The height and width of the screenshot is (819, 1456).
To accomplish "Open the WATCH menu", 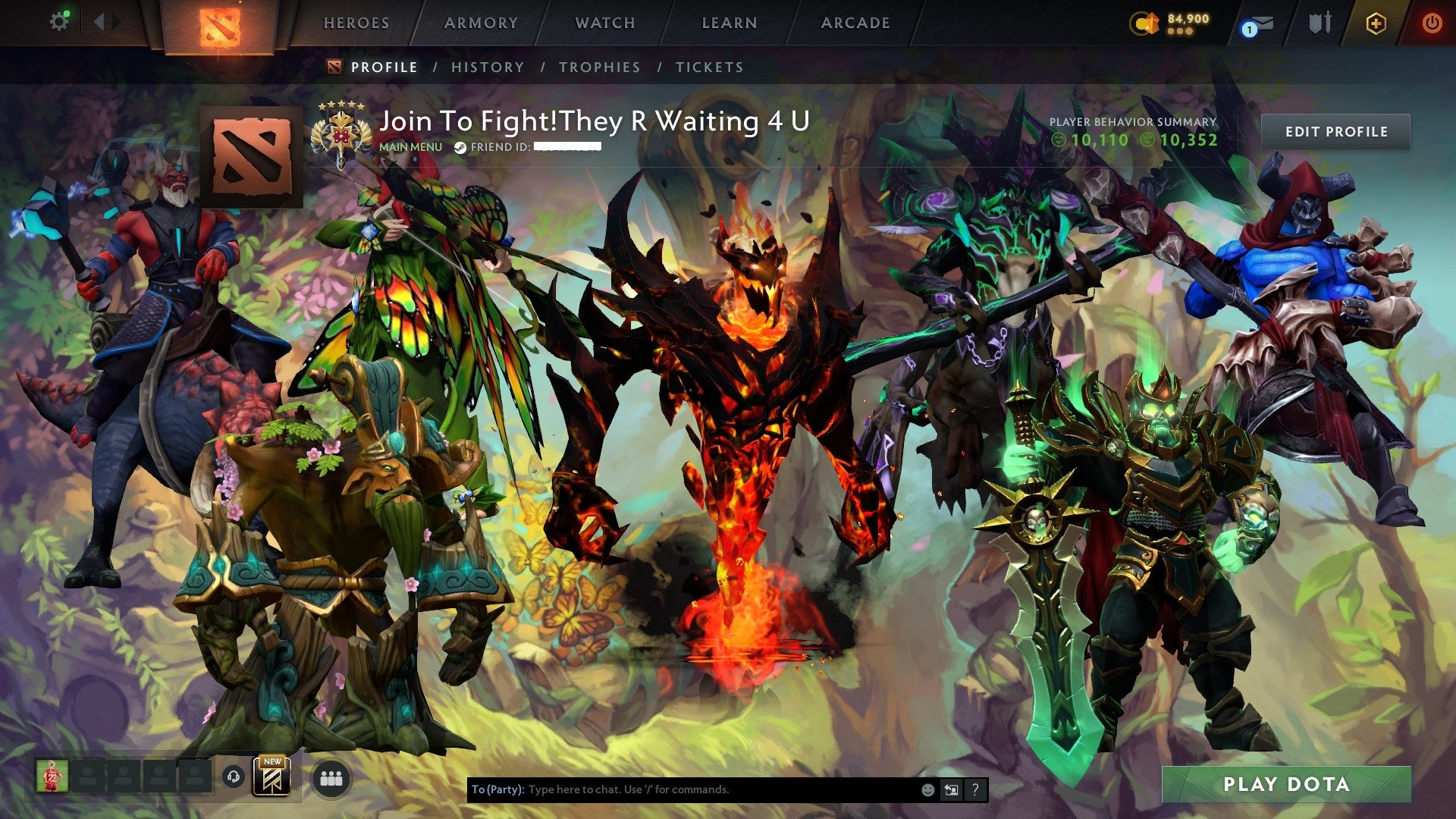I will point(604,23).
